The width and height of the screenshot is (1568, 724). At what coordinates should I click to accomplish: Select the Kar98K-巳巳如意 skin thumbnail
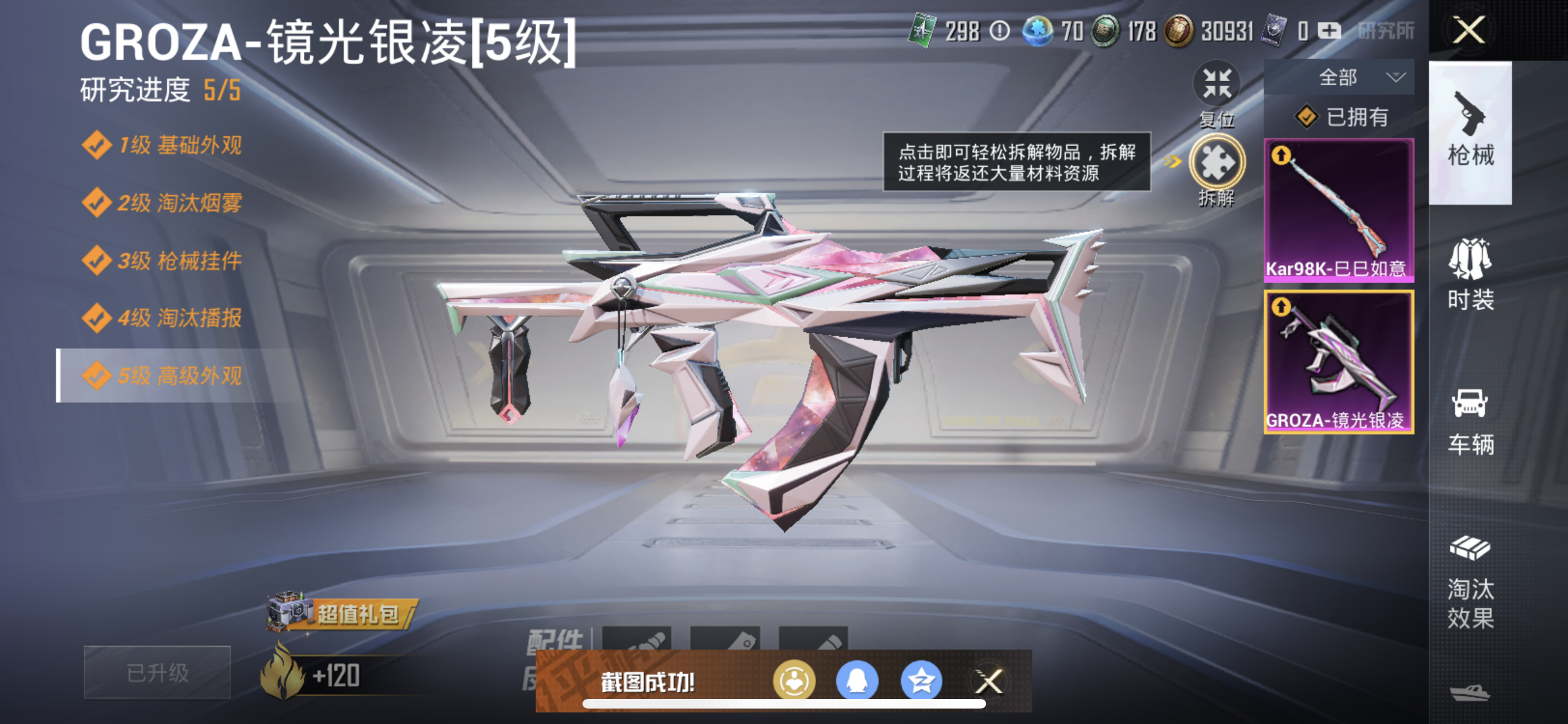(x=1339, y=210)
